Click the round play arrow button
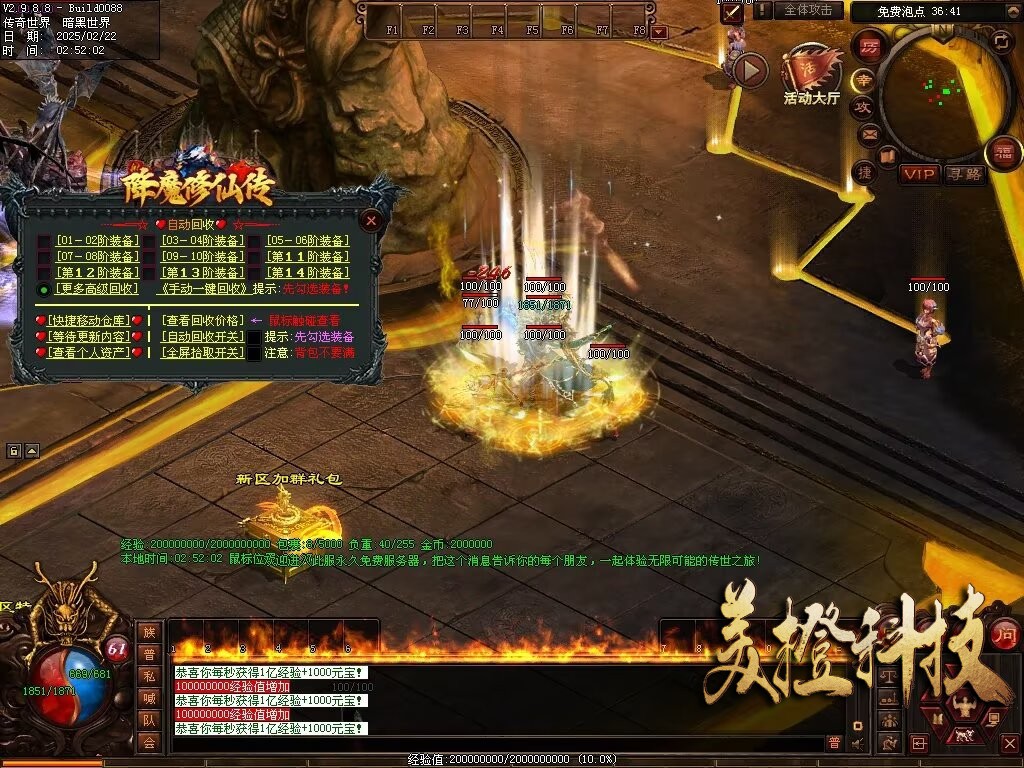1024x768 pixels. pyautogui.click(x=750, y=69)
